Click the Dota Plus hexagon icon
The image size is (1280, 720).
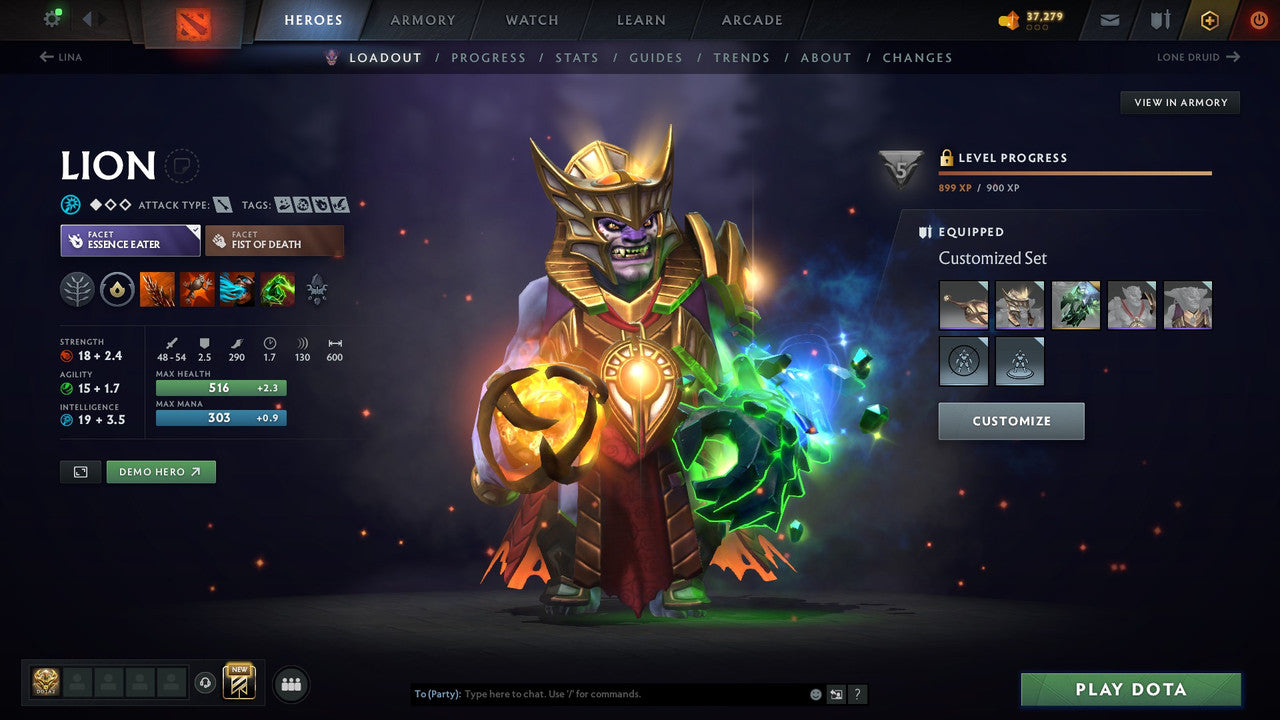1209,19
